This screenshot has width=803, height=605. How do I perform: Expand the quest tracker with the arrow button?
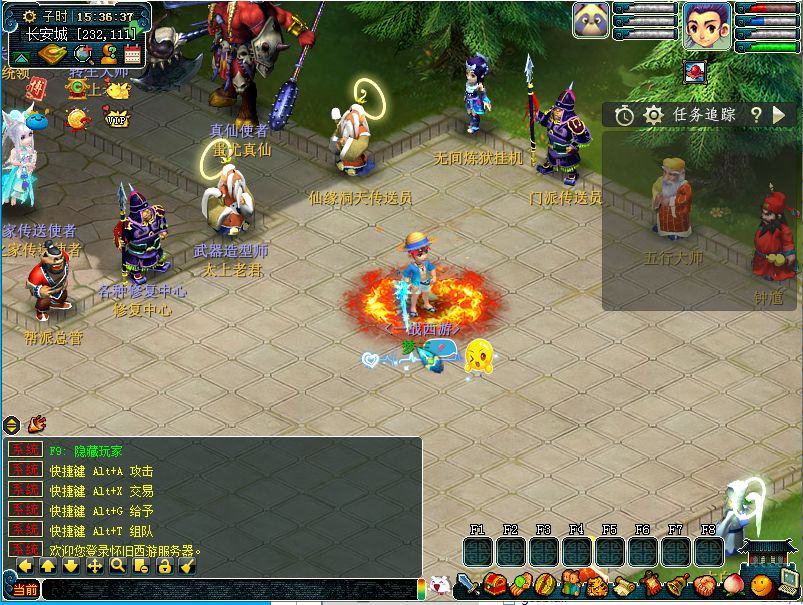(x=778, y=115)
